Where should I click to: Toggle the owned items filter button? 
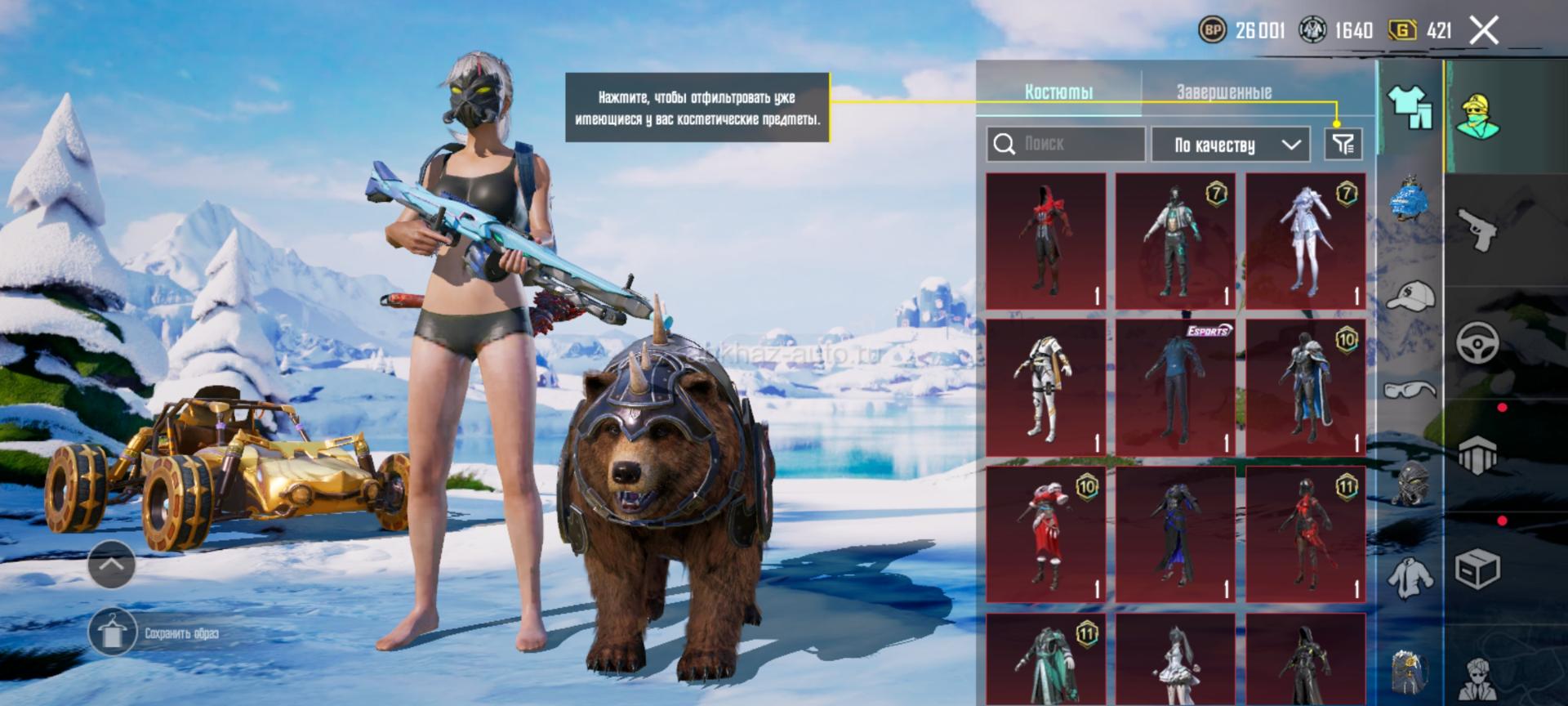[x=1343, y=145]
